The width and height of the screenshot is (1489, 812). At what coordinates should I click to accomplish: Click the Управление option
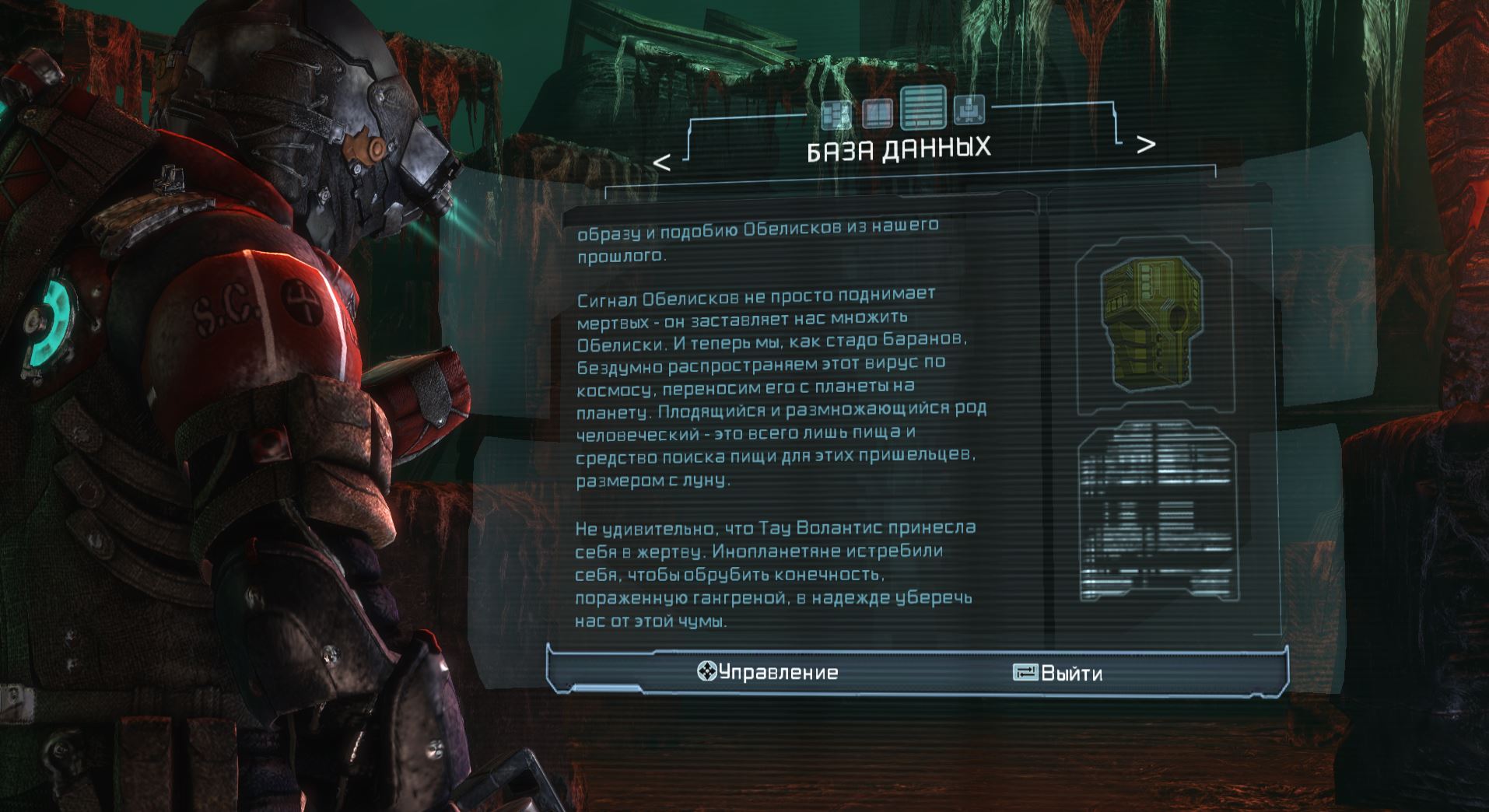pyautogui.click(x=768, y=672)
